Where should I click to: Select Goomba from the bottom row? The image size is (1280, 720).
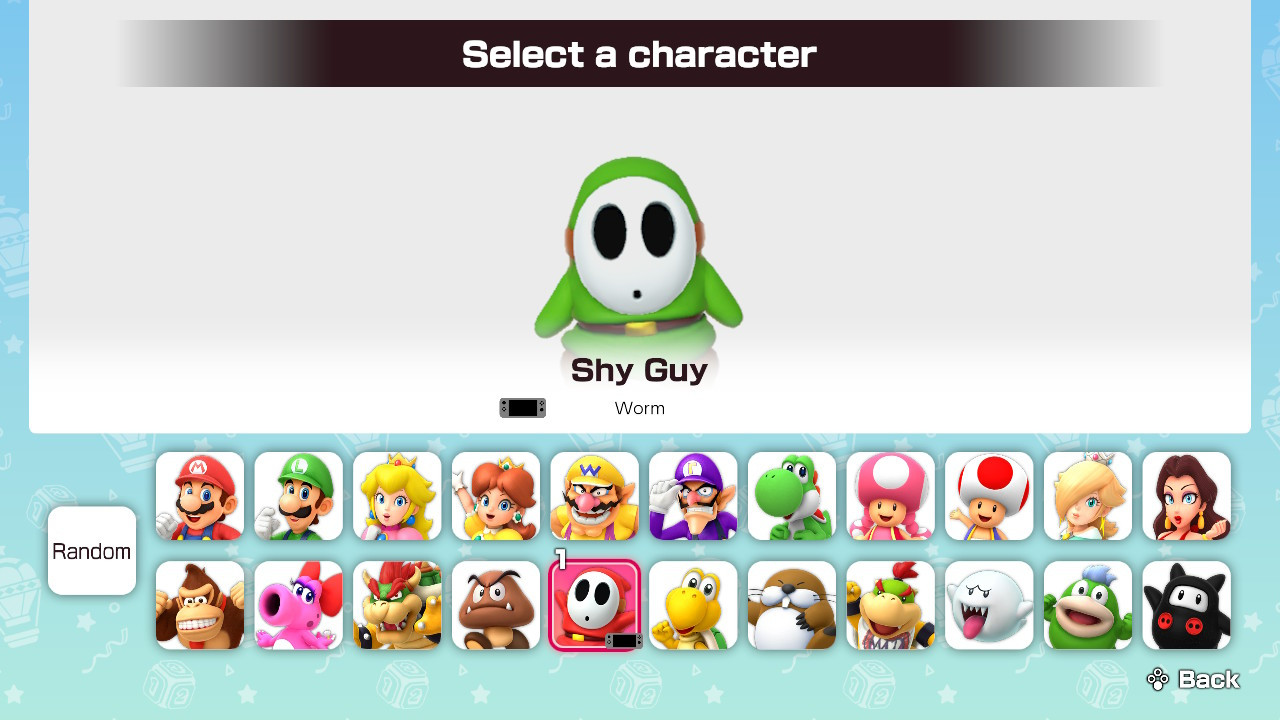tap(496, 605)
